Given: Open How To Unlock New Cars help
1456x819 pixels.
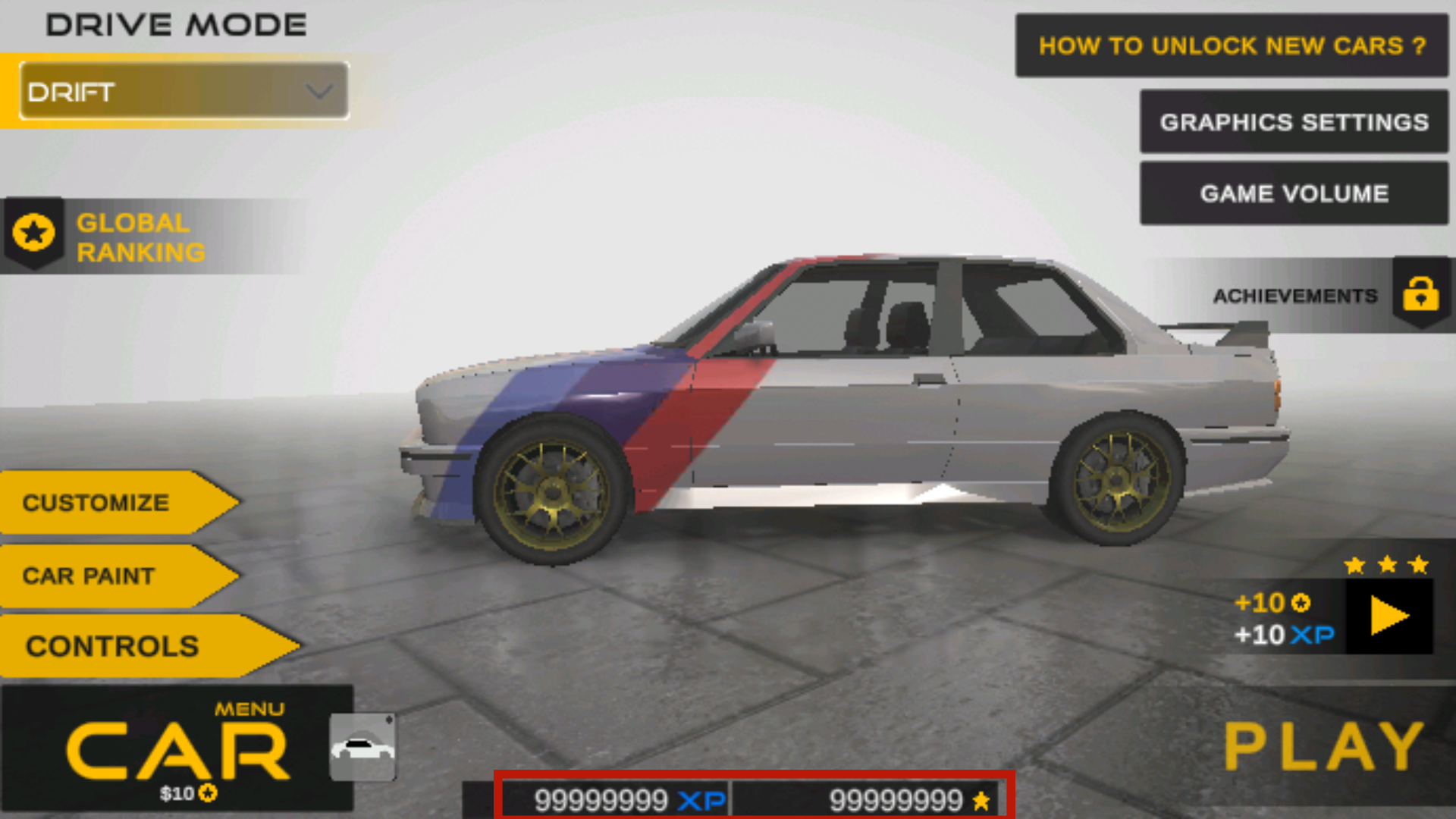Looking at the screenshot, I should pyautogui.click(x=1232, y=45).
